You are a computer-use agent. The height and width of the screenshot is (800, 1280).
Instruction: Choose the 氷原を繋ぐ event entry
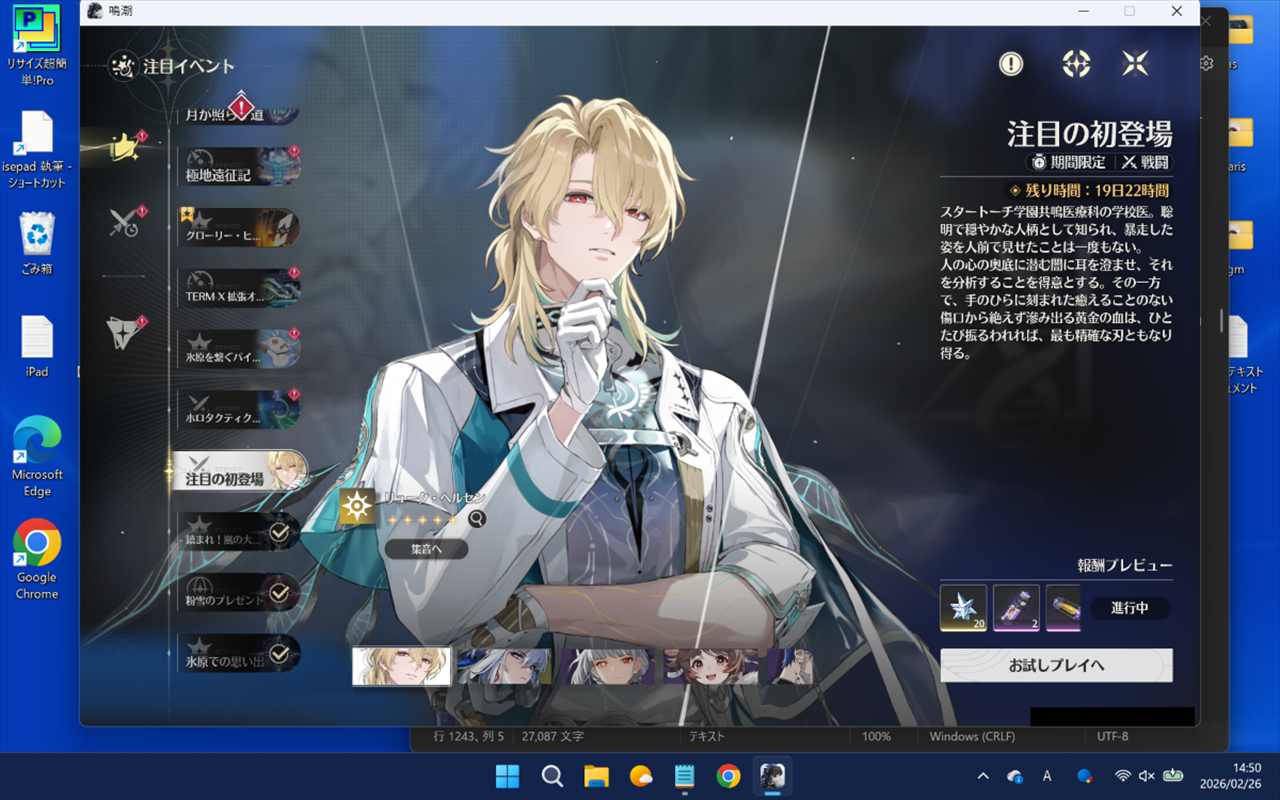(238, 348)
